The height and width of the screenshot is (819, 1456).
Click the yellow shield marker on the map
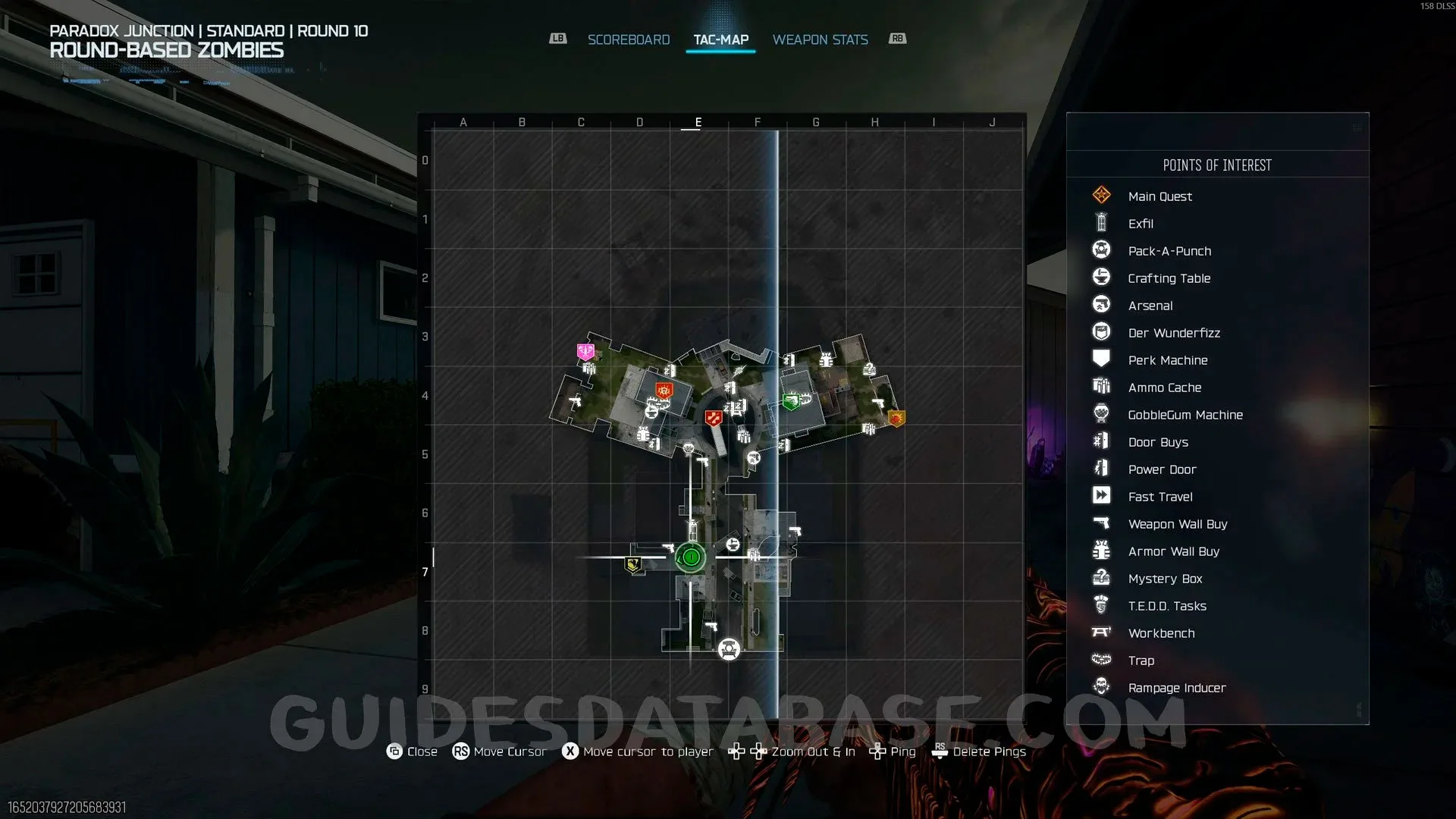tap(632, 564)
